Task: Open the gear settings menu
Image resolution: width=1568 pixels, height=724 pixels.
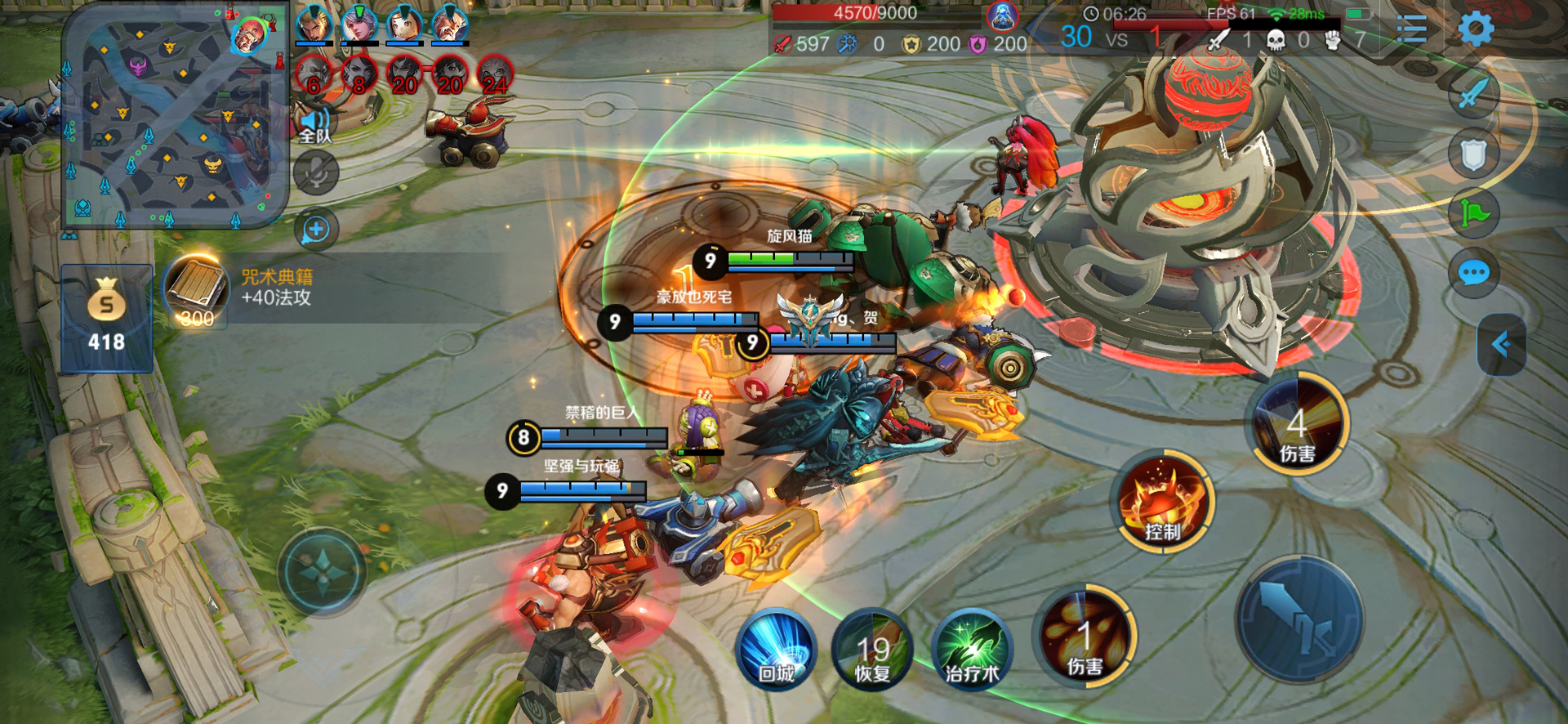Action: coord(1476,29)
